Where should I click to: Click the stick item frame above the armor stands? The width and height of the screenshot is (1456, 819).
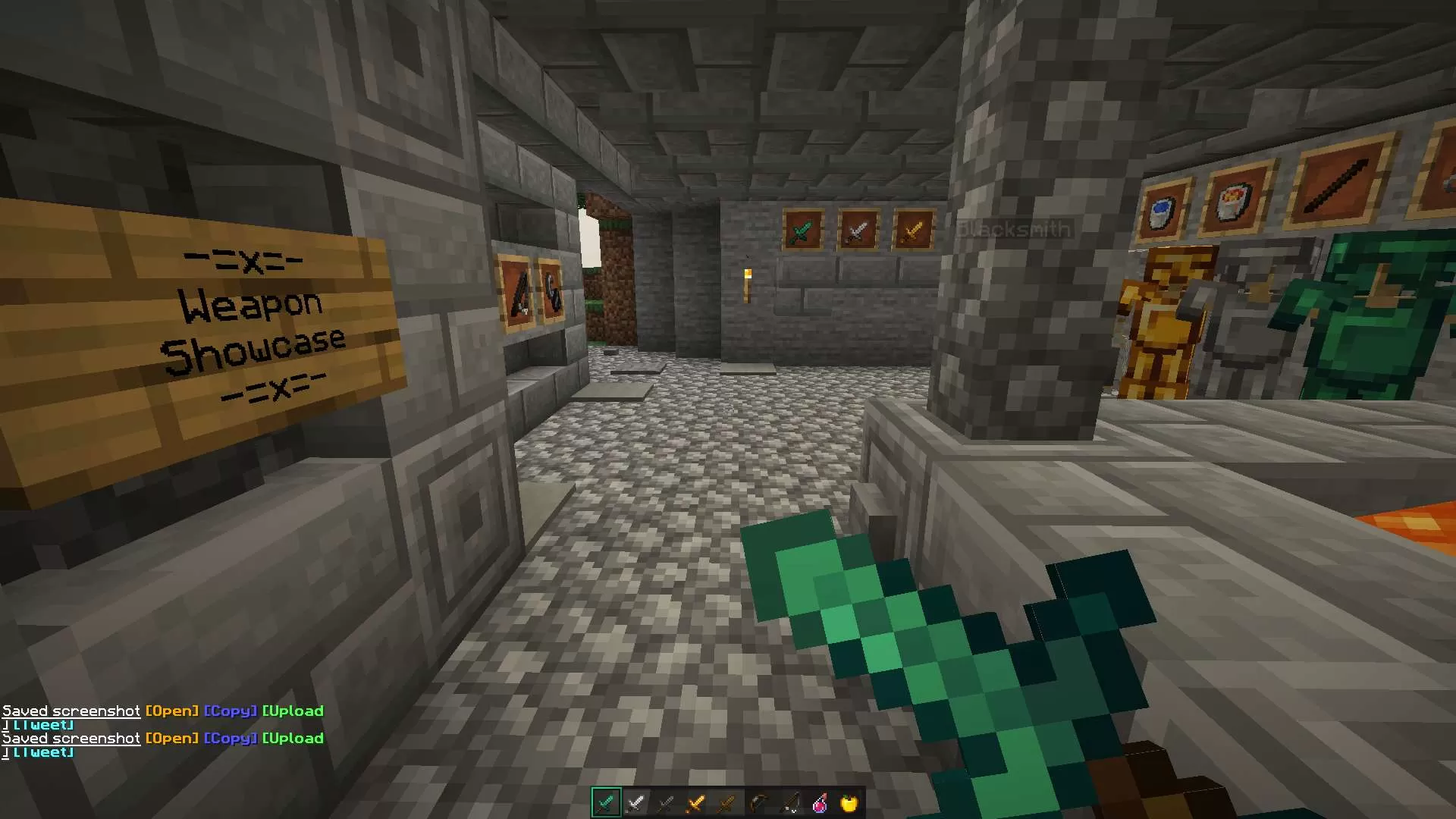(1338, 184)
